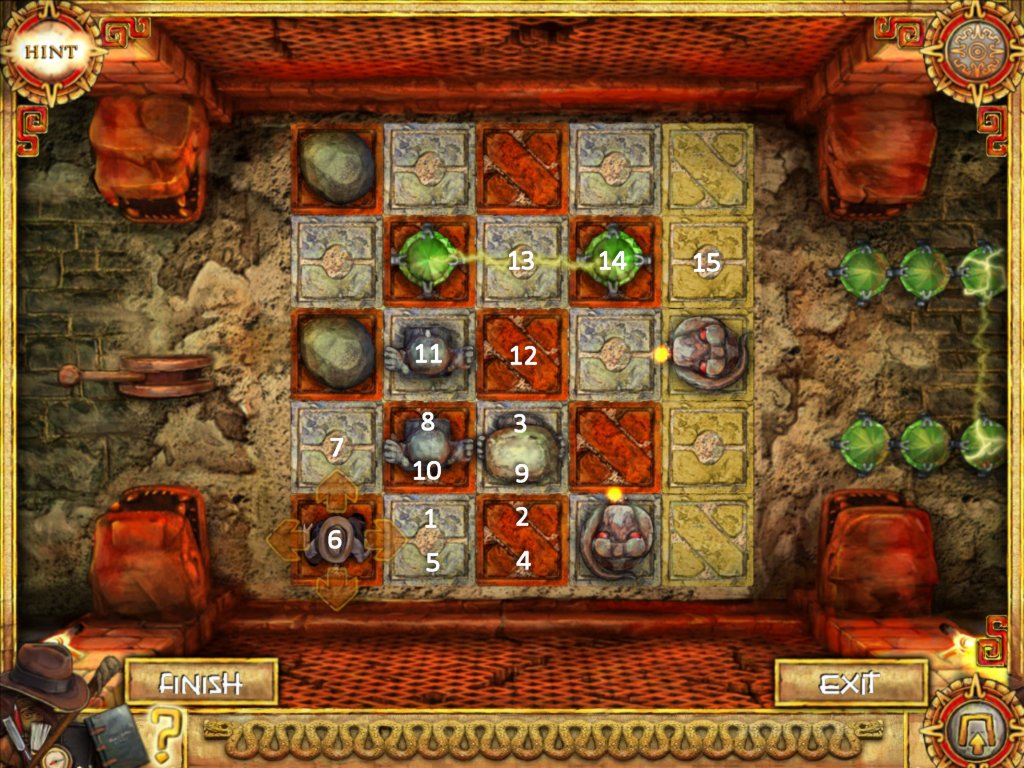
Task: Click the HINT button
Action: 43,50
